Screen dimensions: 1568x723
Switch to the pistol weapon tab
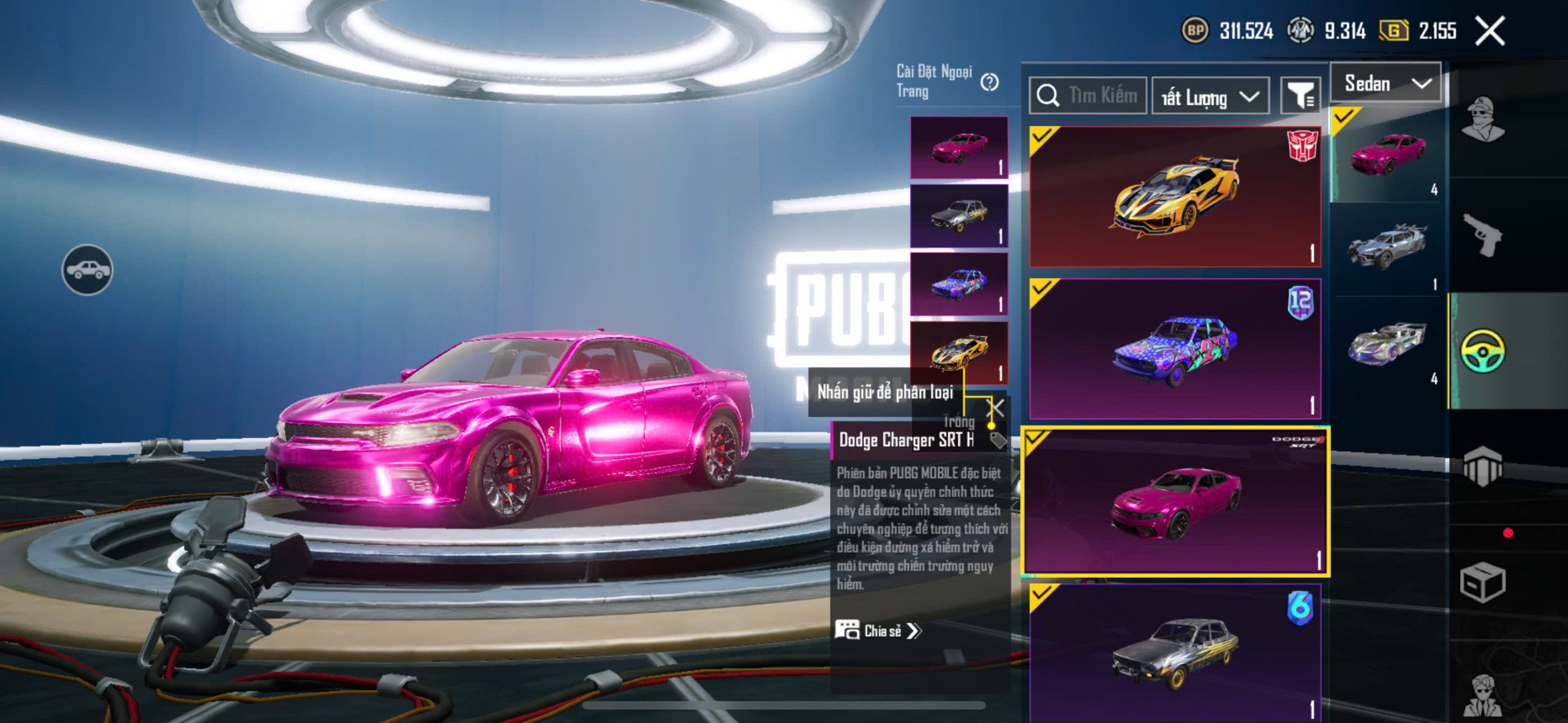(1482, 236)
